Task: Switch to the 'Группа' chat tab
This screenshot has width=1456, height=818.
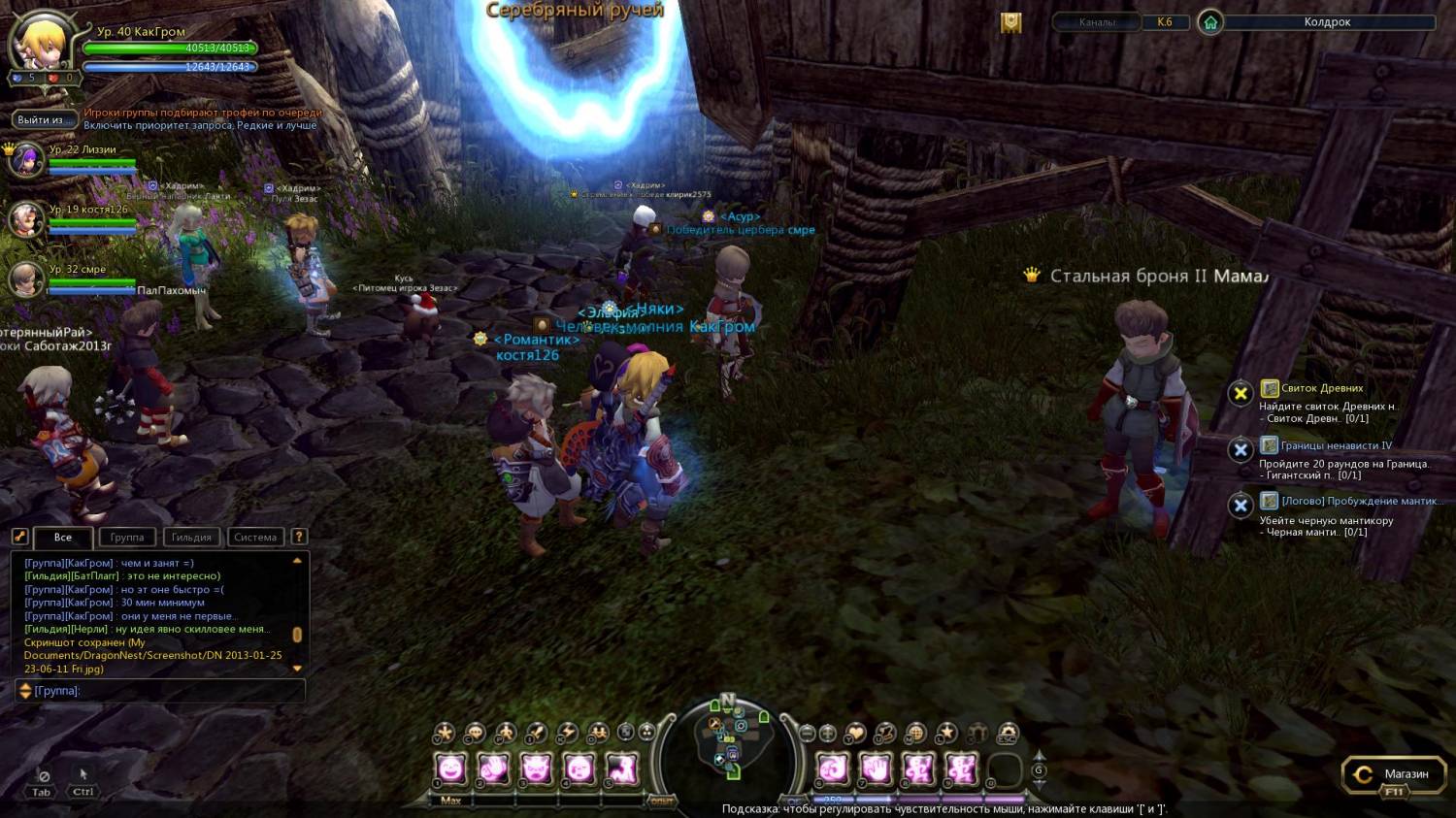Action: point(126,537)
